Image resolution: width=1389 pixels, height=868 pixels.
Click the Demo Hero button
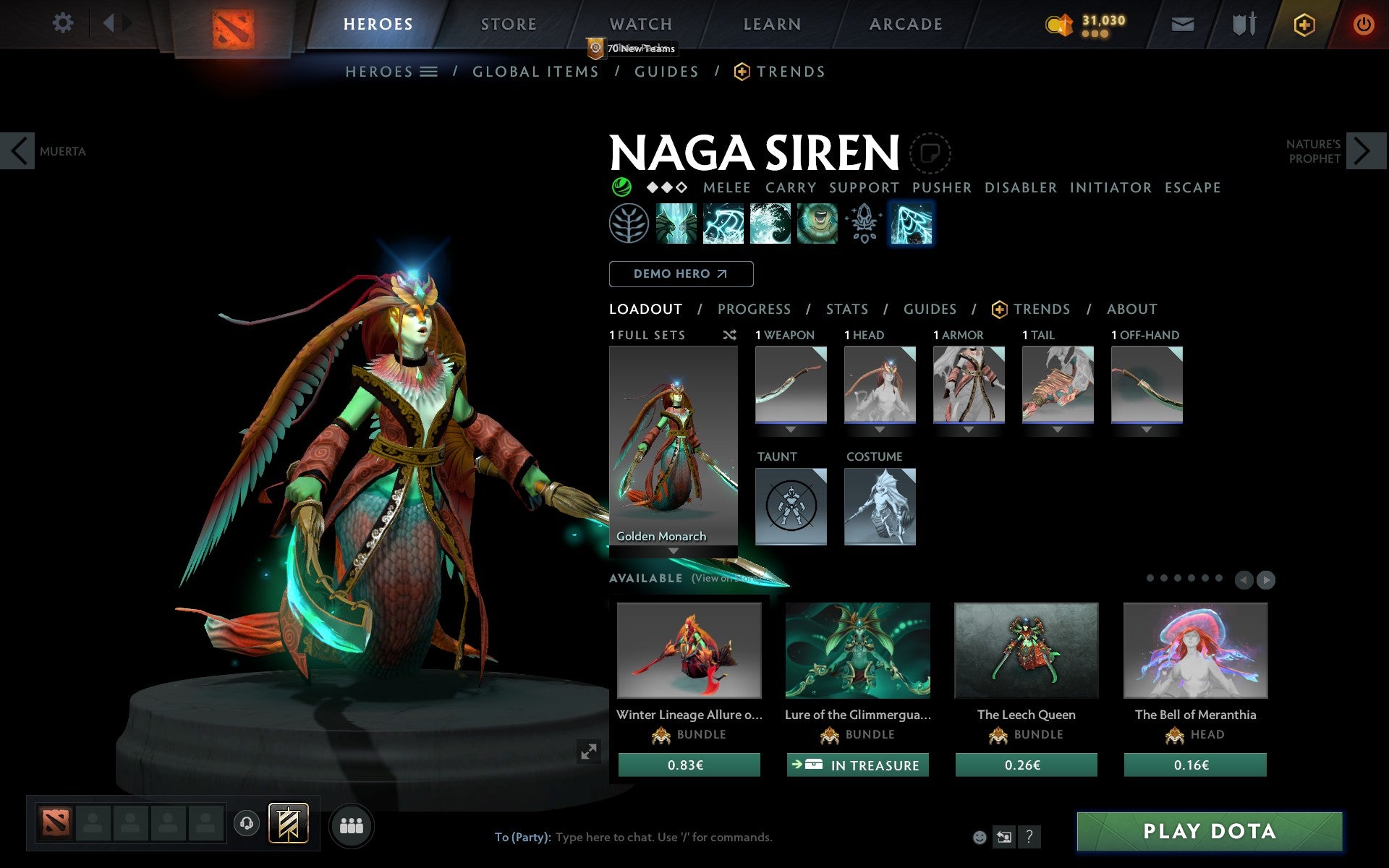click(x=681, y=273)
